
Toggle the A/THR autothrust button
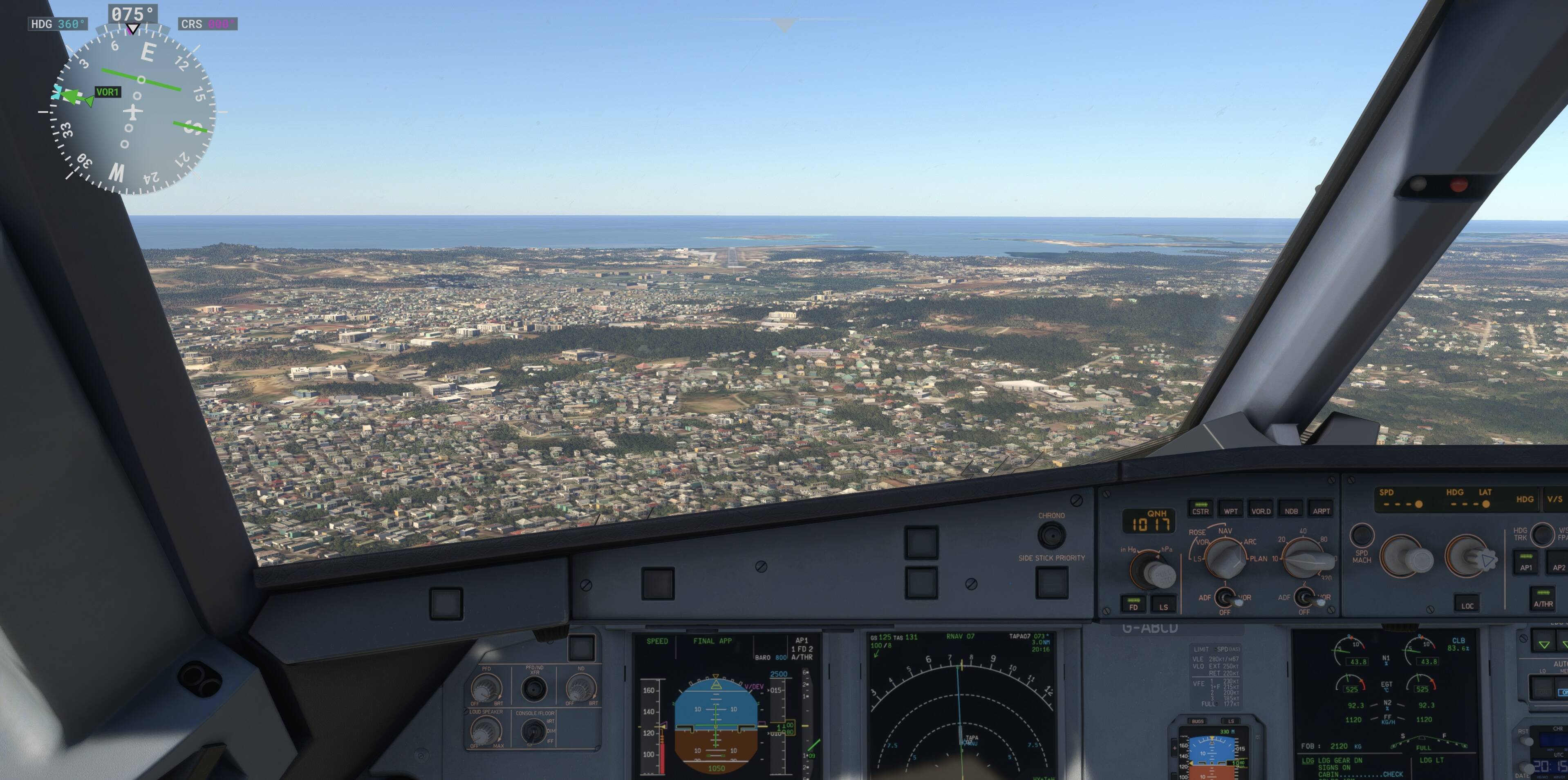[1543, 601]
